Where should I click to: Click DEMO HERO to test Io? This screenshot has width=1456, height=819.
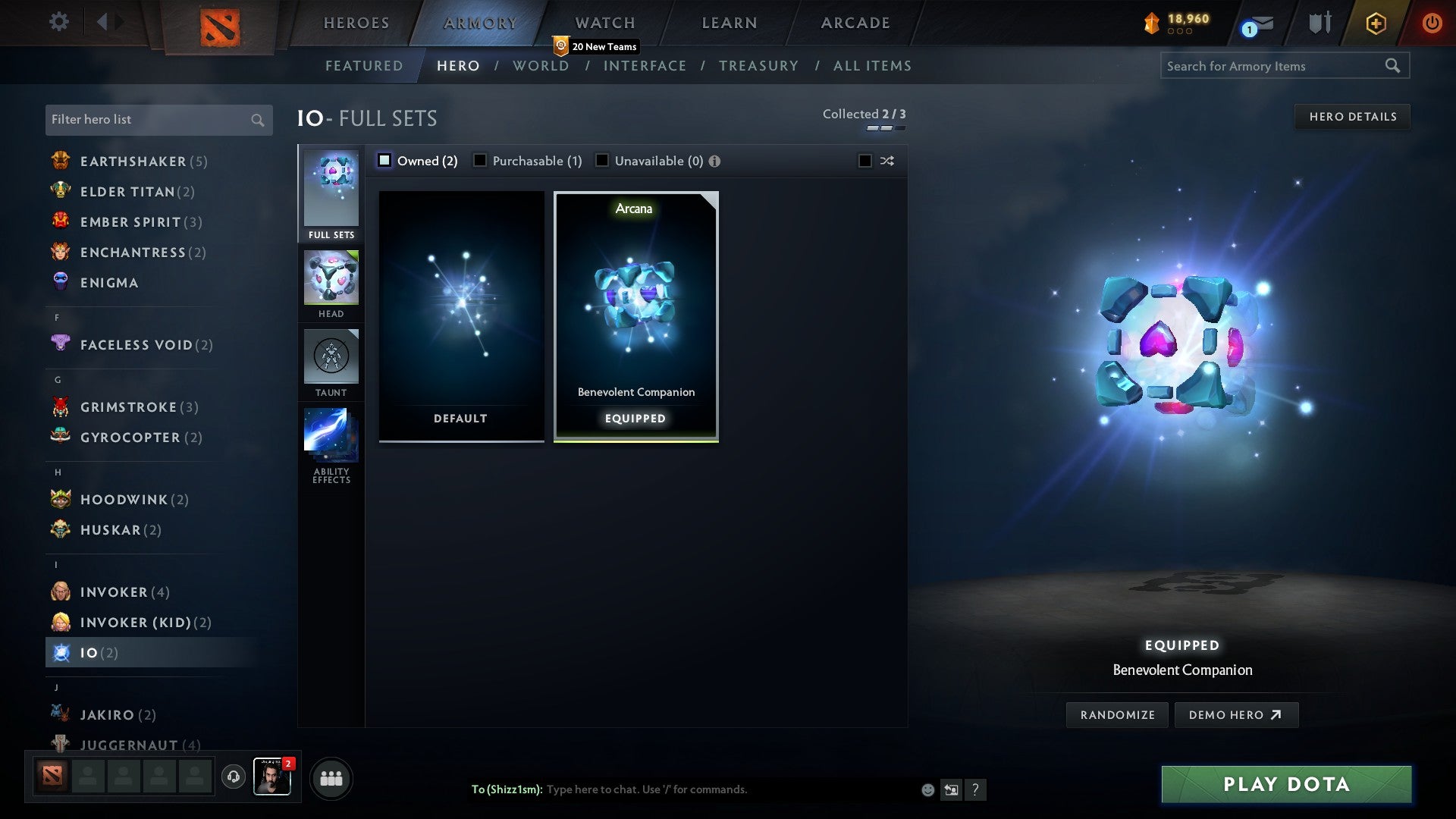1236,714
